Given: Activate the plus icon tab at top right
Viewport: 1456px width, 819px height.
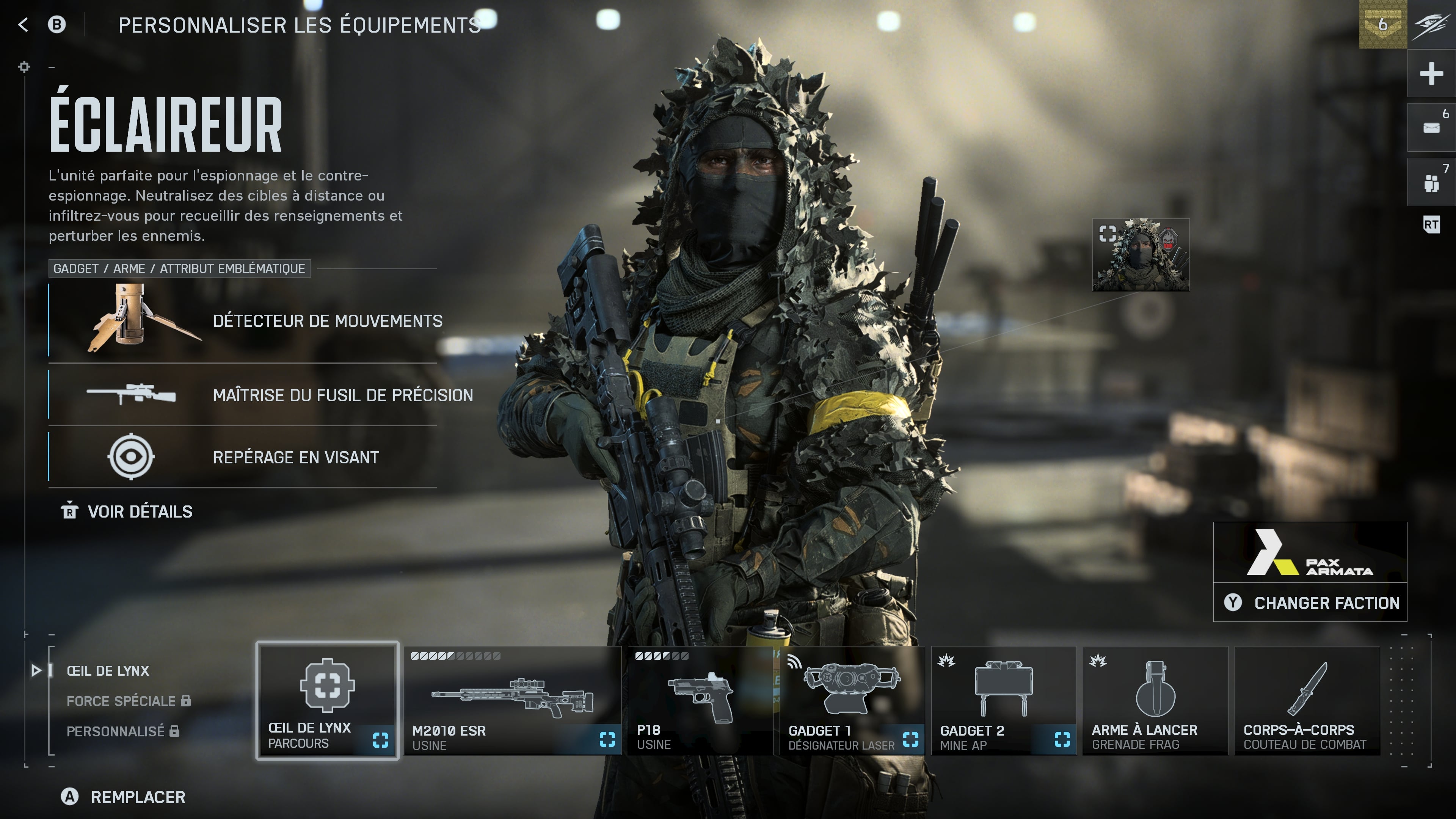Looking at the screenshot, I should click(1431, 74).
